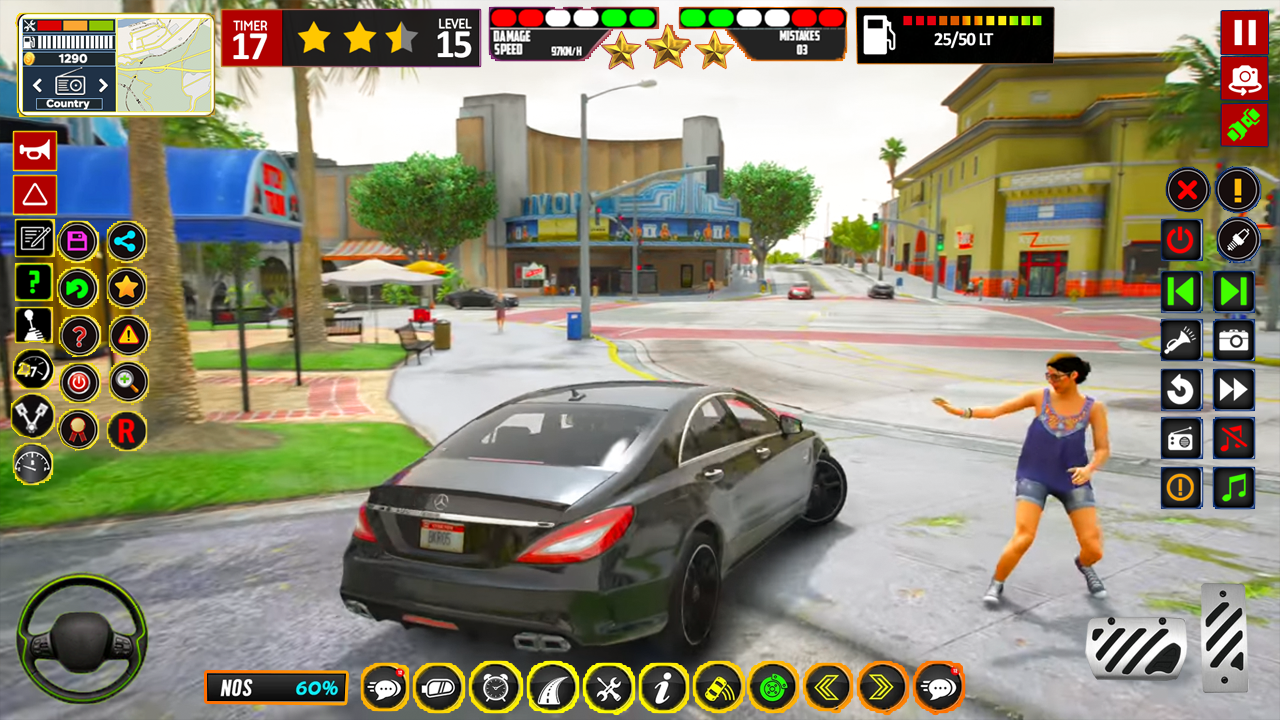
Task: Open the save game floppy disk icon
Action: tap(79, 241)
